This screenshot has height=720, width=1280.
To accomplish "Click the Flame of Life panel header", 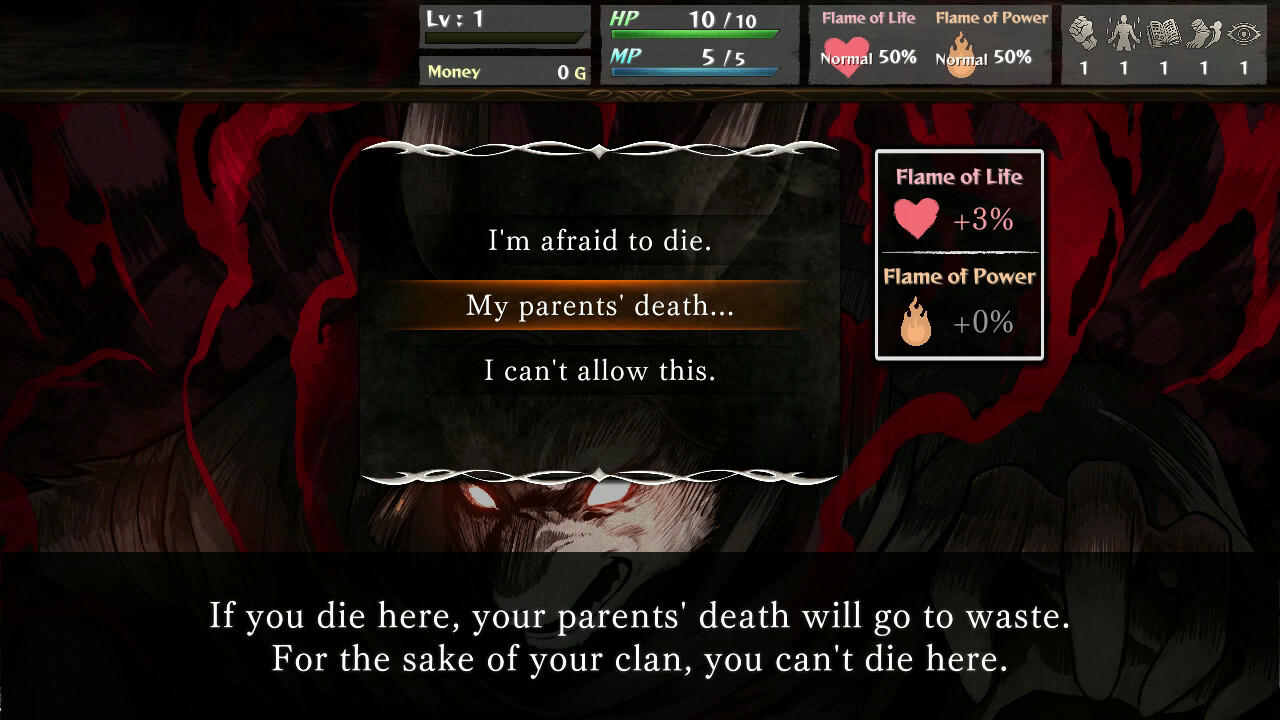I will pos(959,177).
